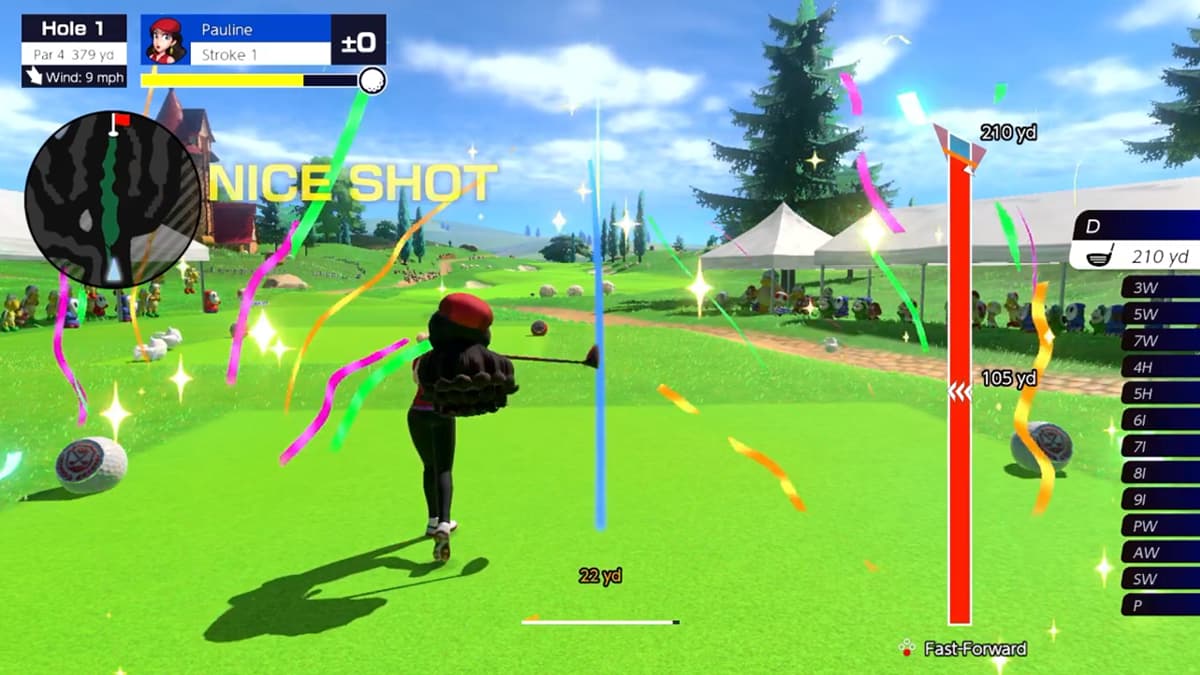Select the AW approach wedge
1200x675 pixels.
pos(1160,552)
